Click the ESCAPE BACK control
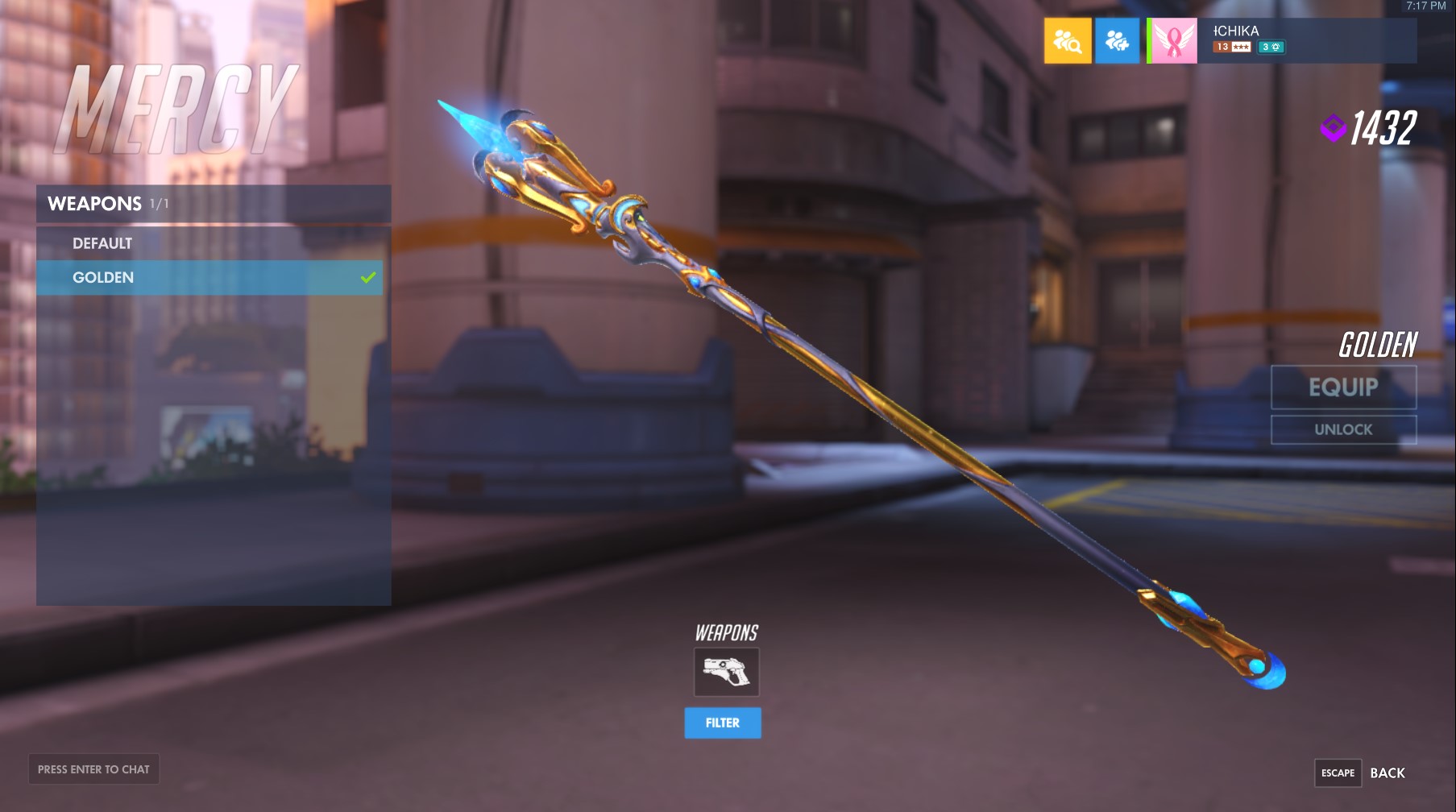 tap(1363, 773)
